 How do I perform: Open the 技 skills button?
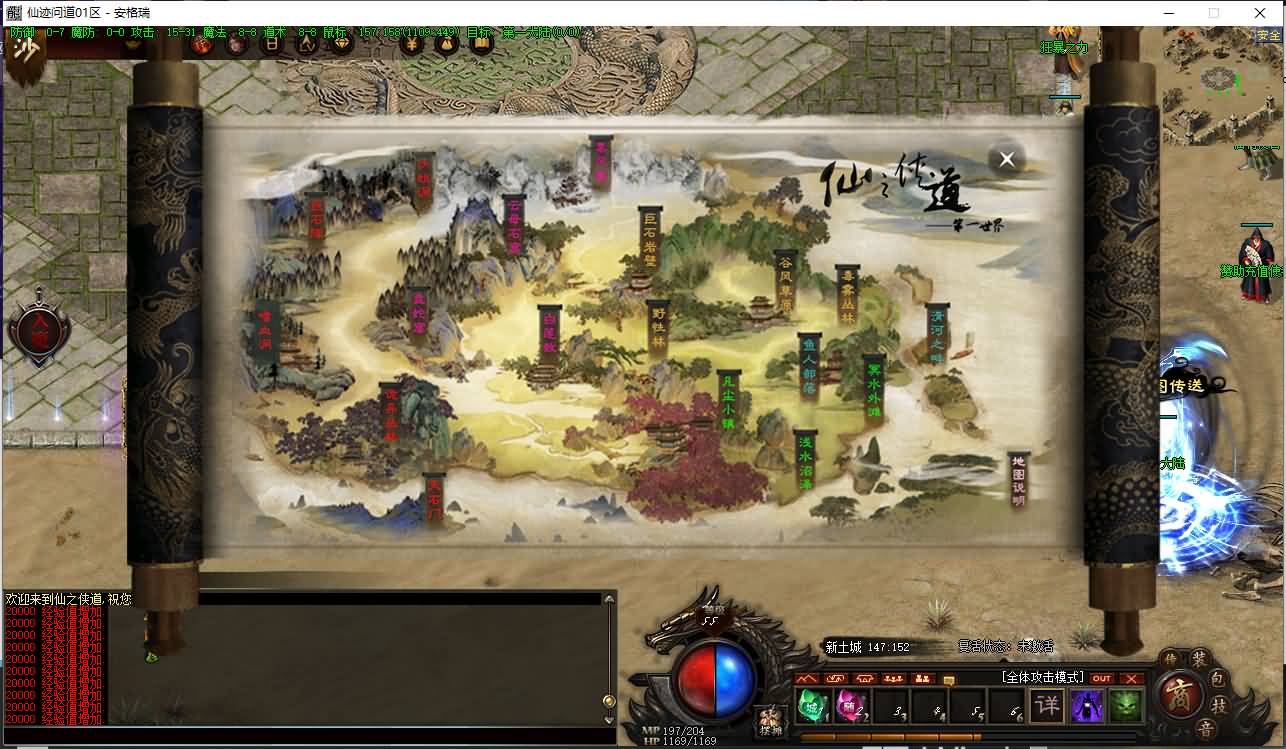point(1218,705)
